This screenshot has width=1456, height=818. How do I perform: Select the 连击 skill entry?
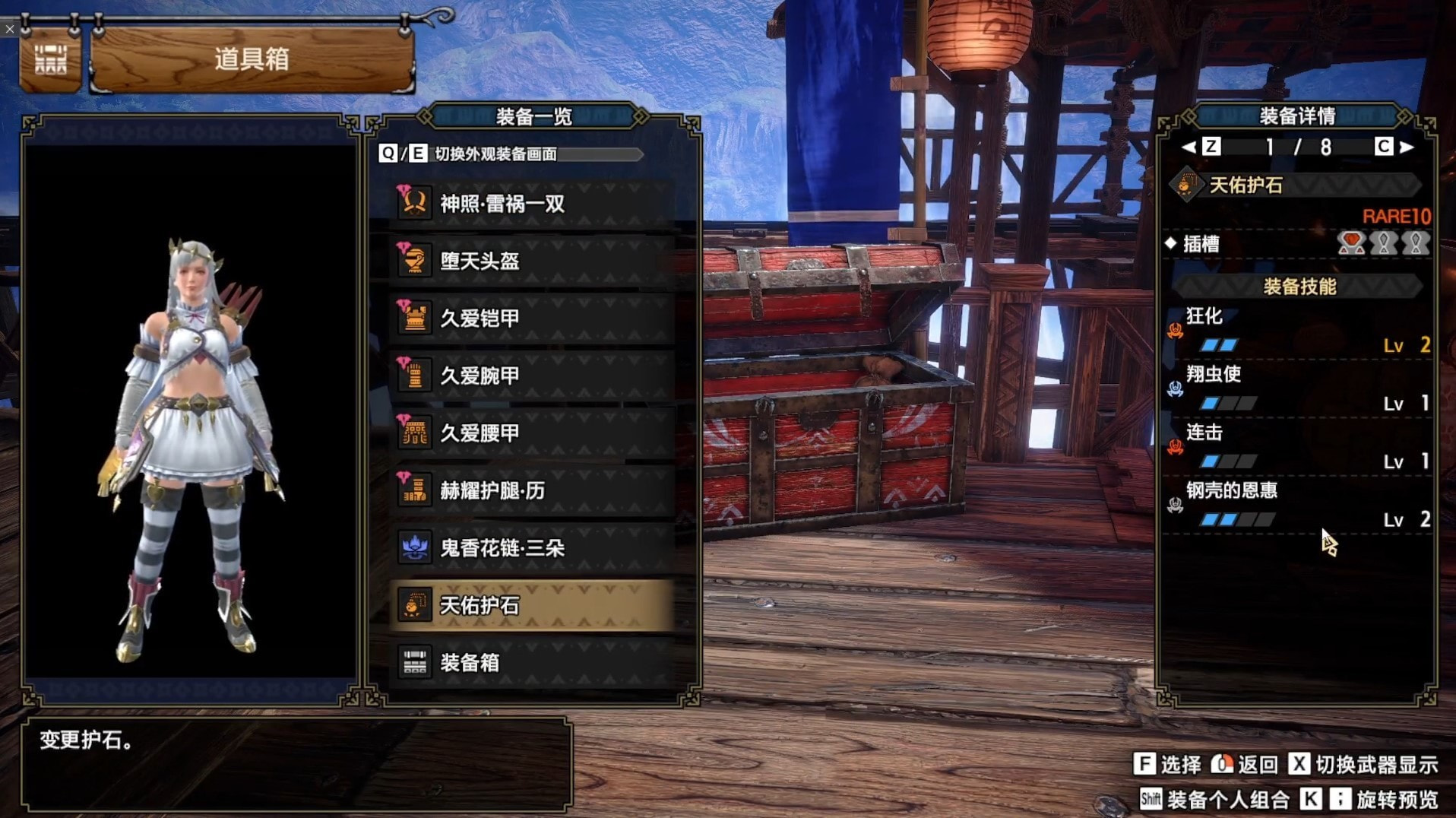(x=1298, y=447)
